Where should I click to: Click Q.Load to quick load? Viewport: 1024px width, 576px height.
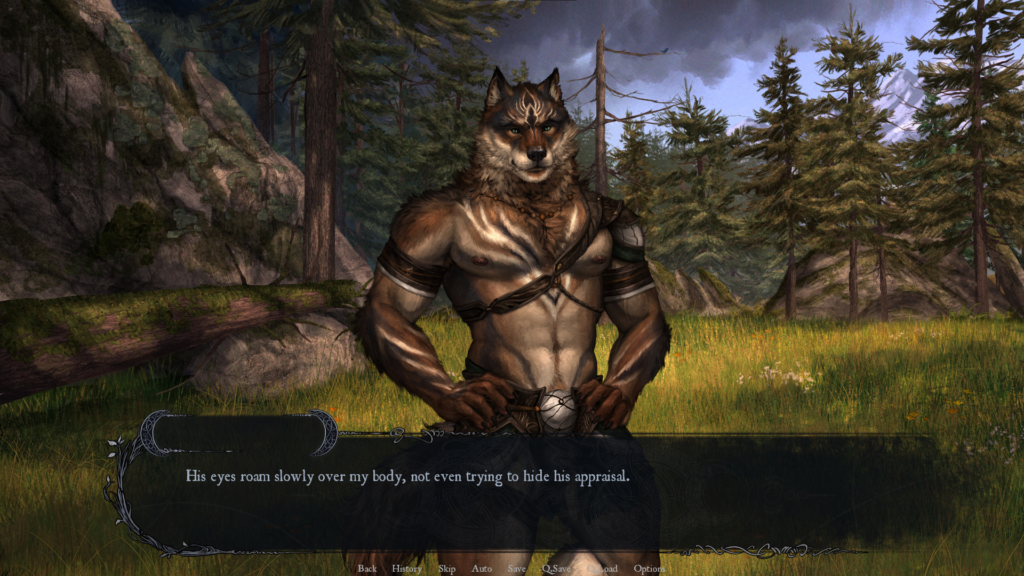coord(604,569)
